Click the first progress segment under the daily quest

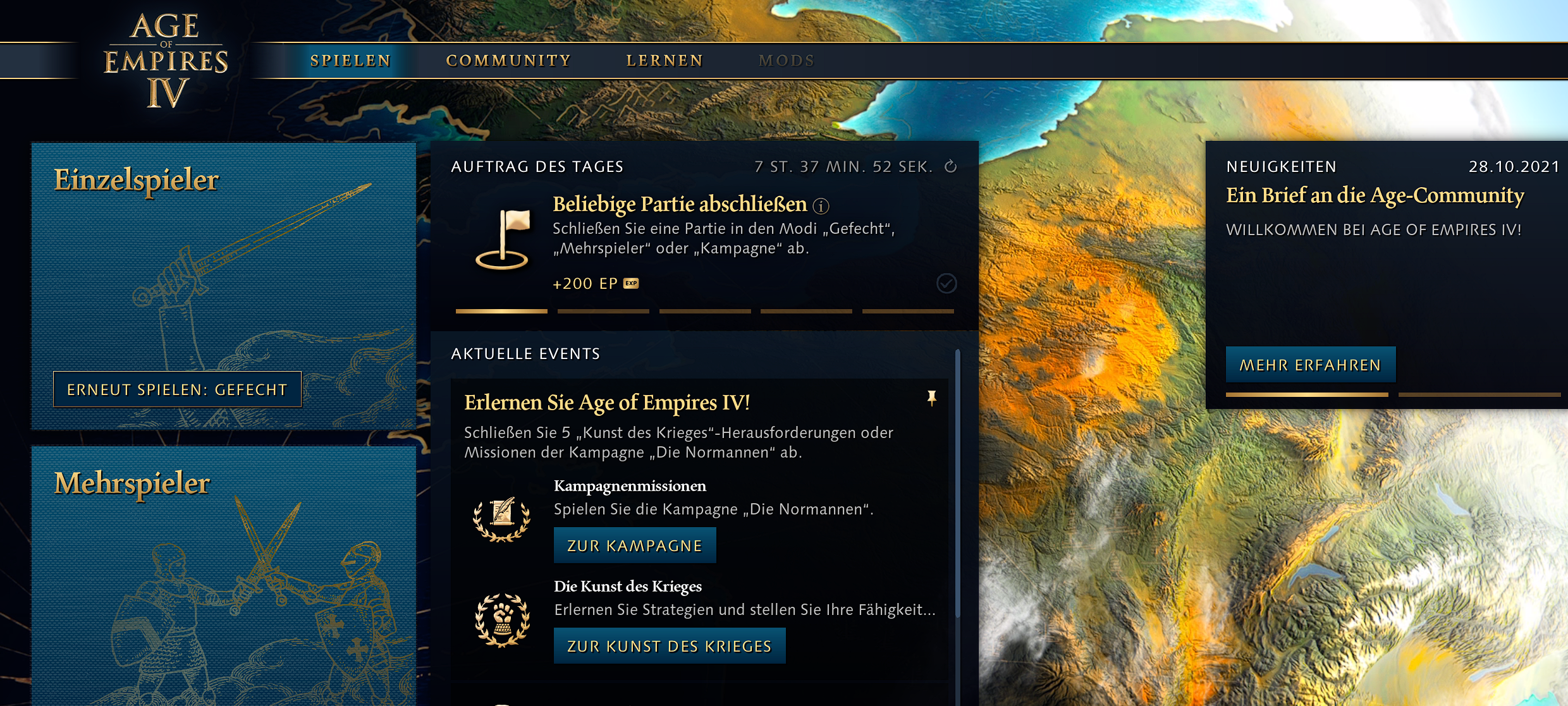point(501,311)
